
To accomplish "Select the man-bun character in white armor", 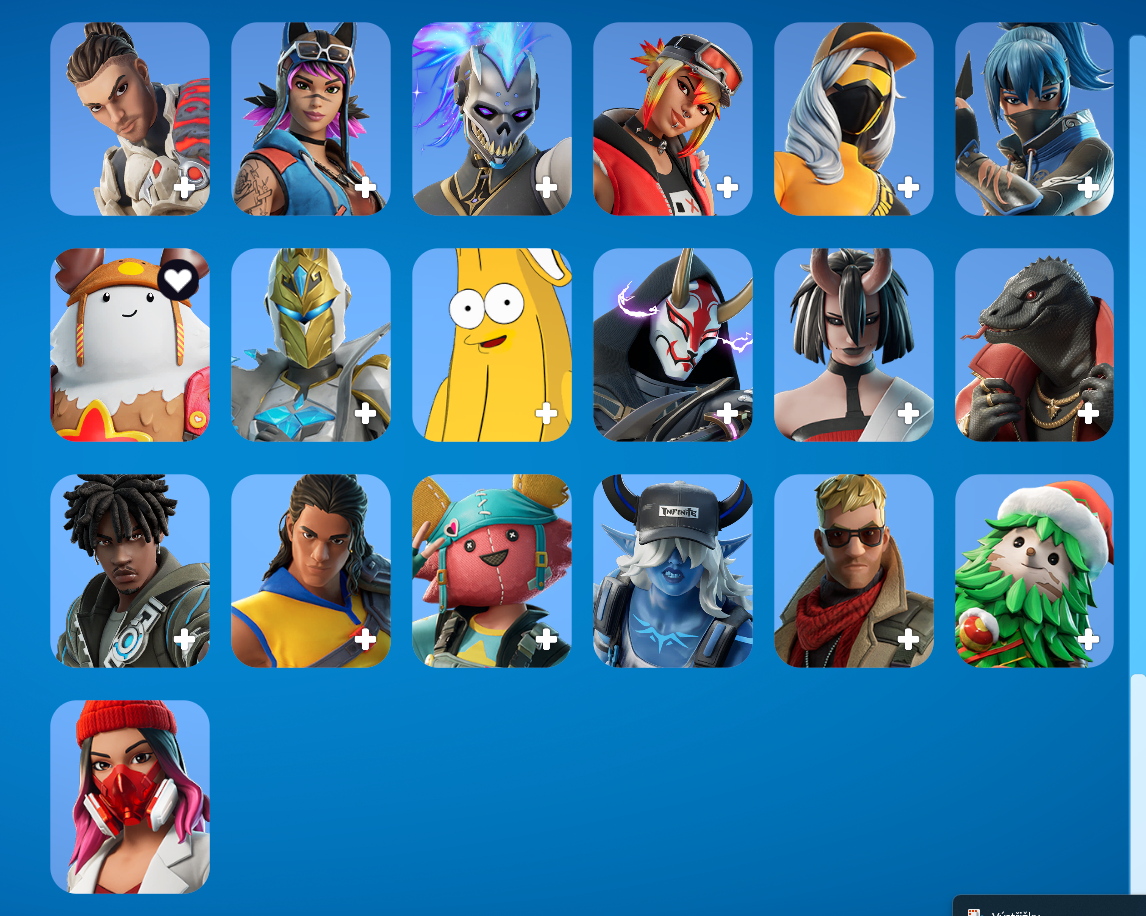I will tap(130, 118).
